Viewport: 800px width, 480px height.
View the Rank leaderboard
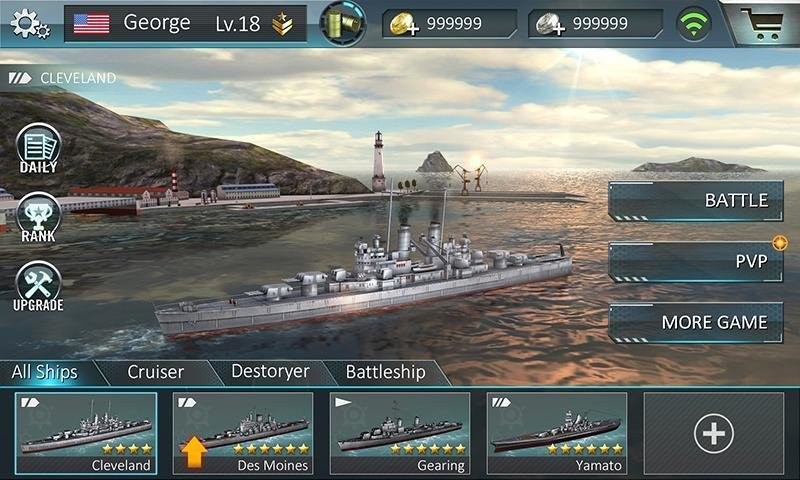tap(39, 218)
